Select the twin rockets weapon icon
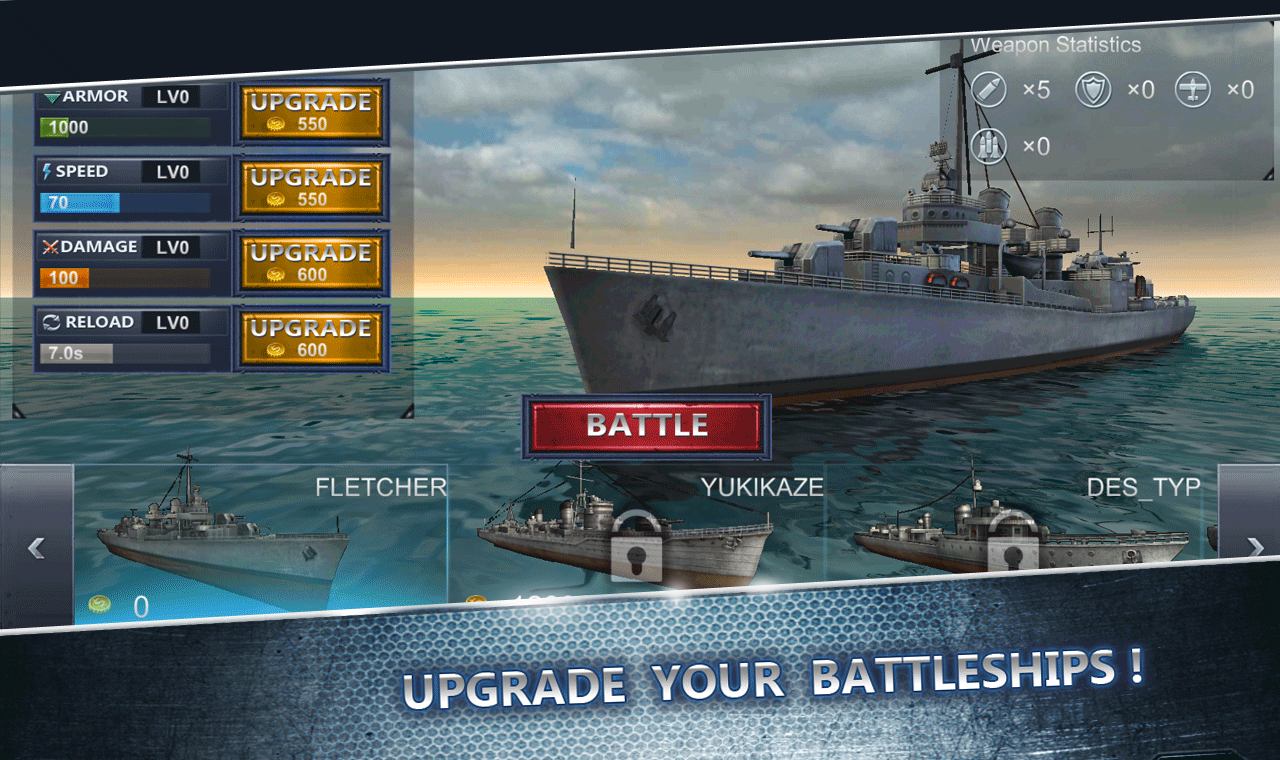The width and height of the screenshot is (1280, 760). 989,146
